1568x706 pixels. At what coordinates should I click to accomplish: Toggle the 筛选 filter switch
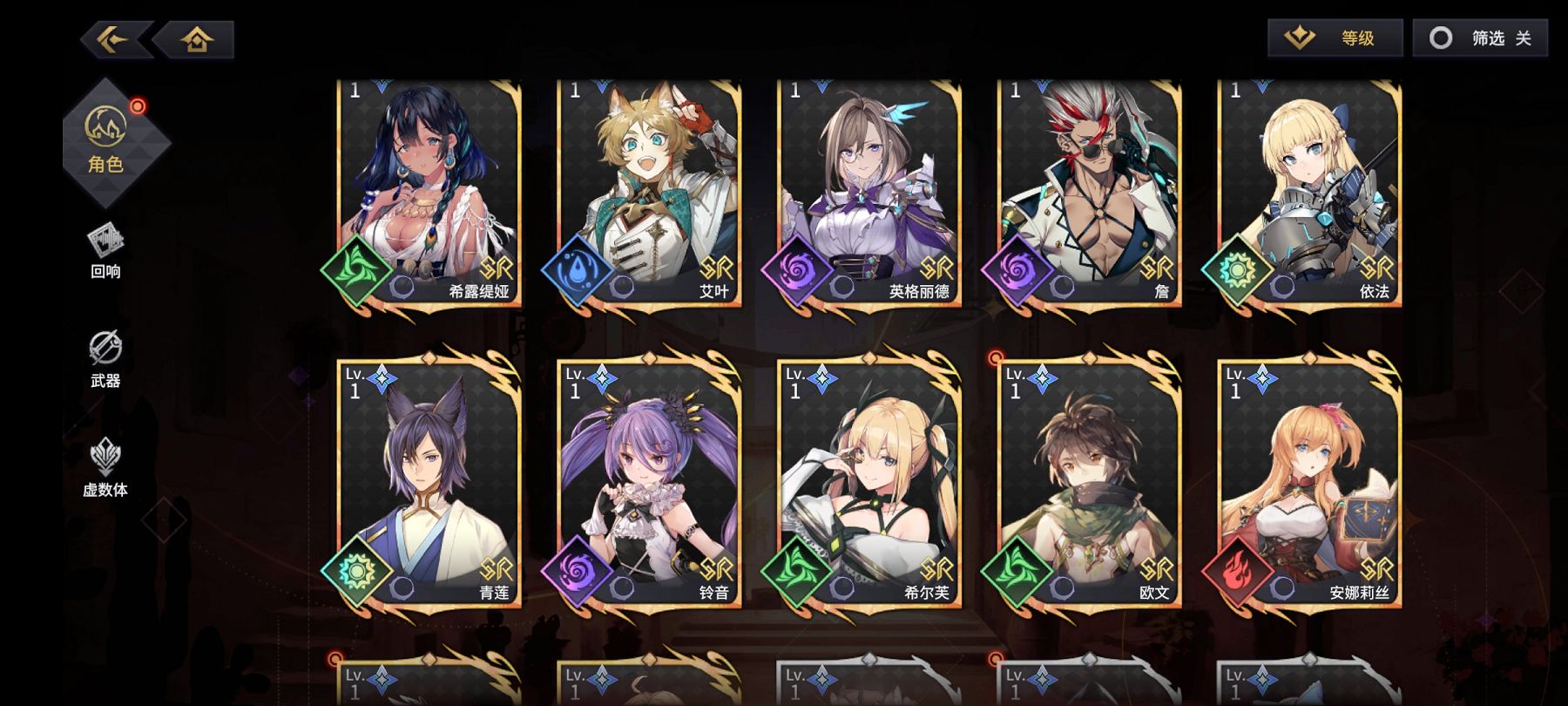(x=1479, y=37)
